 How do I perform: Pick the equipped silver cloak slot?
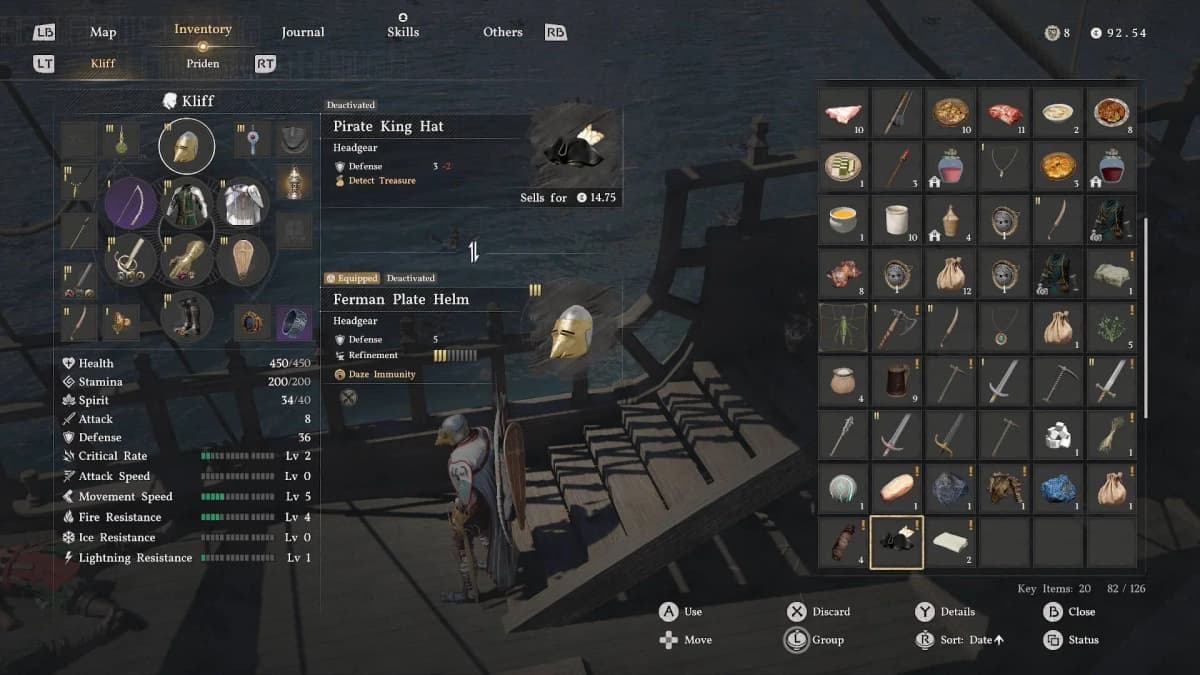[x=243, y=203]
